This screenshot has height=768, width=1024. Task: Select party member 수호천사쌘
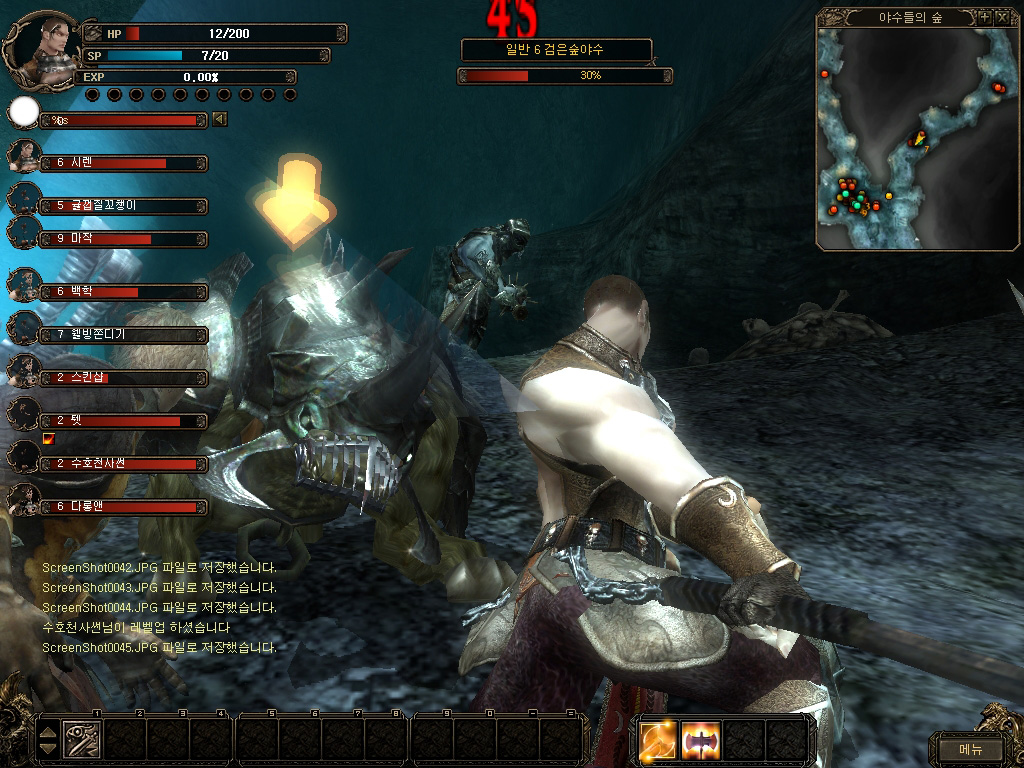[120, 464]
